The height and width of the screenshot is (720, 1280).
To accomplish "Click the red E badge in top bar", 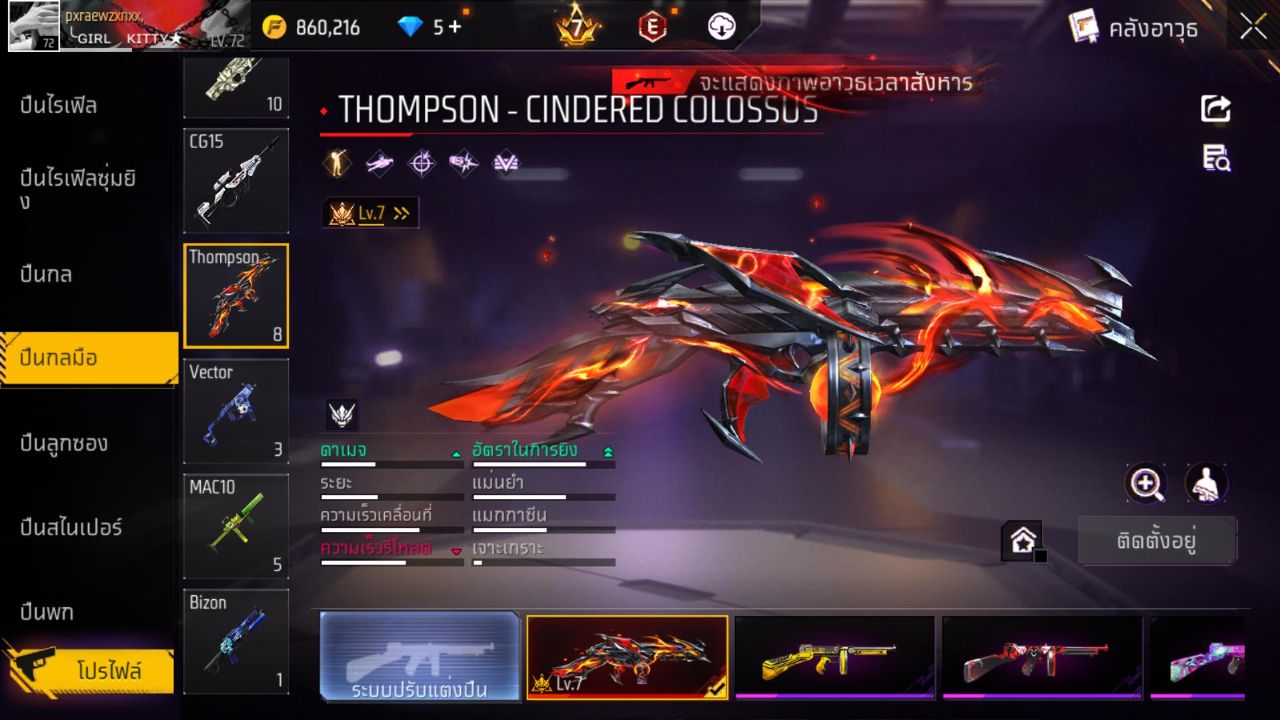I will tap(651, 27).
